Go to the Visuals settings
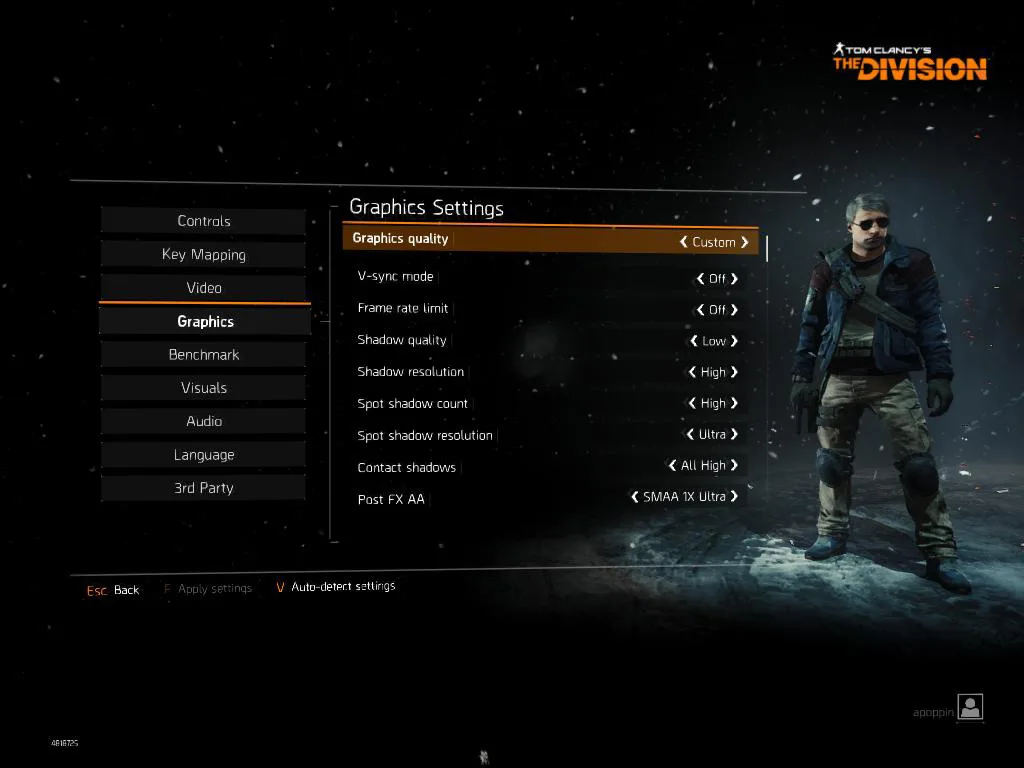This screenshot has width=1024, height=768. pyautogui.click(x=204, y=388)
